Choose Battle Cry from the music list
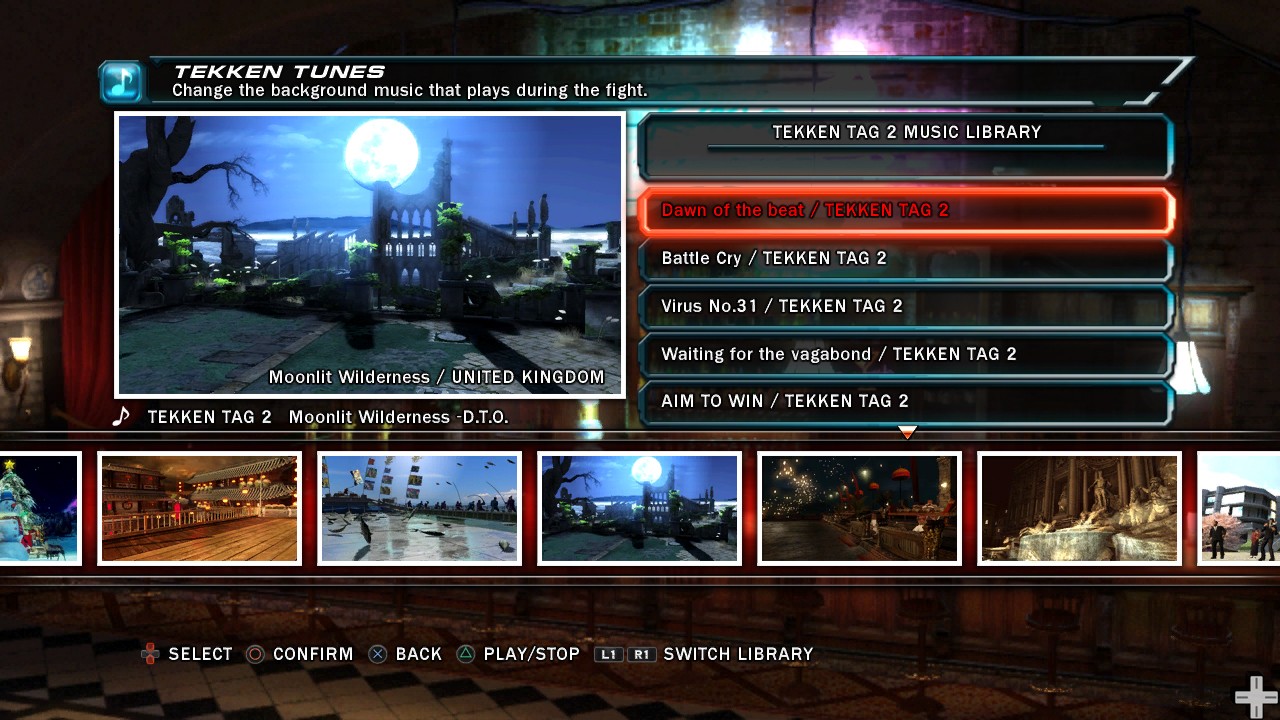The width and height of the screenshot is (1280, 720). click(x=904, y=258)
